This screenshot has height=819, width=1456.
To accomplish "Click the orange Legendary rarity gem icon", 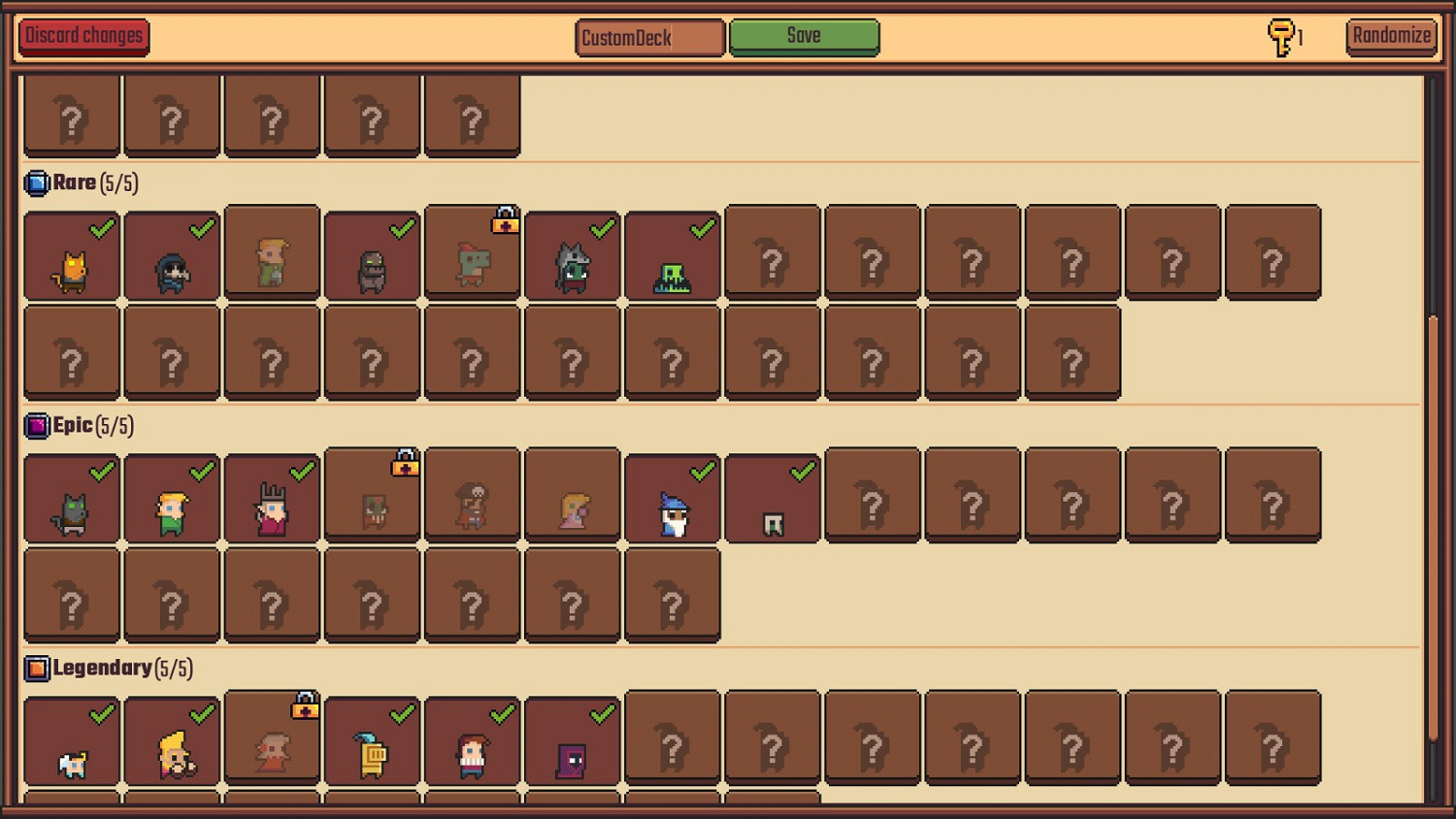I will click(37, 668).
